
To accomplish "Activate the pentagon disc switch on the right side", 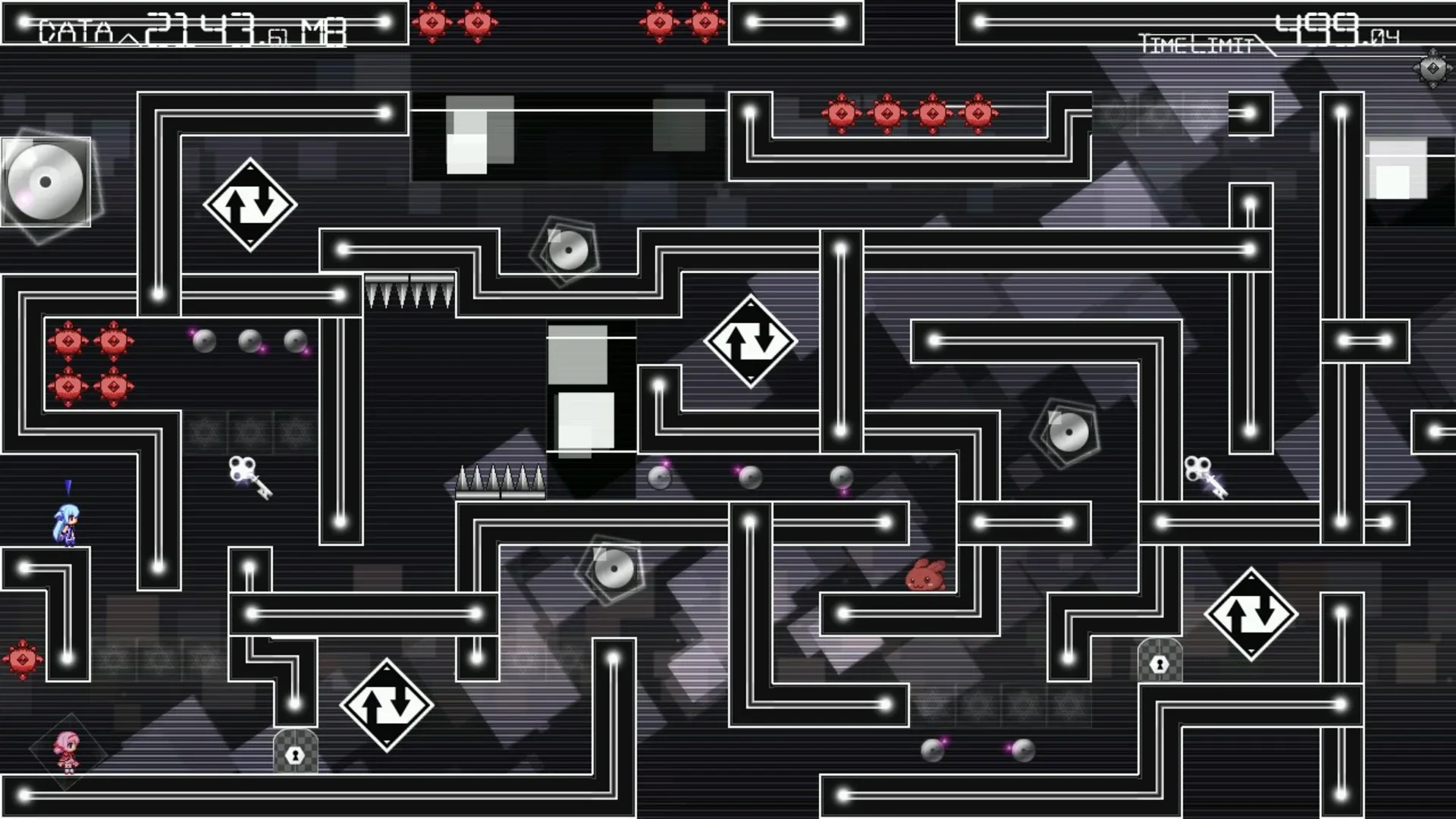I will coord(1069,431).
